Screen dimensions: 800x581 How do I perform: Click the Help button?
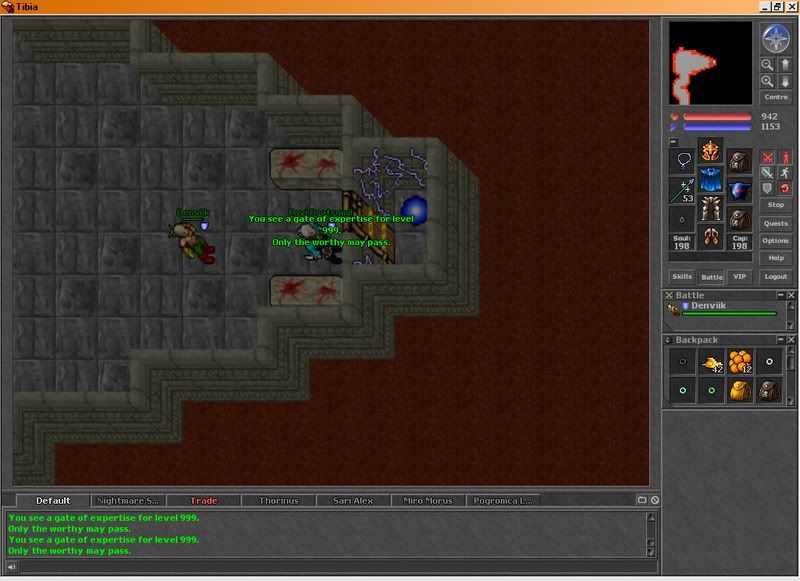(776, 258)
